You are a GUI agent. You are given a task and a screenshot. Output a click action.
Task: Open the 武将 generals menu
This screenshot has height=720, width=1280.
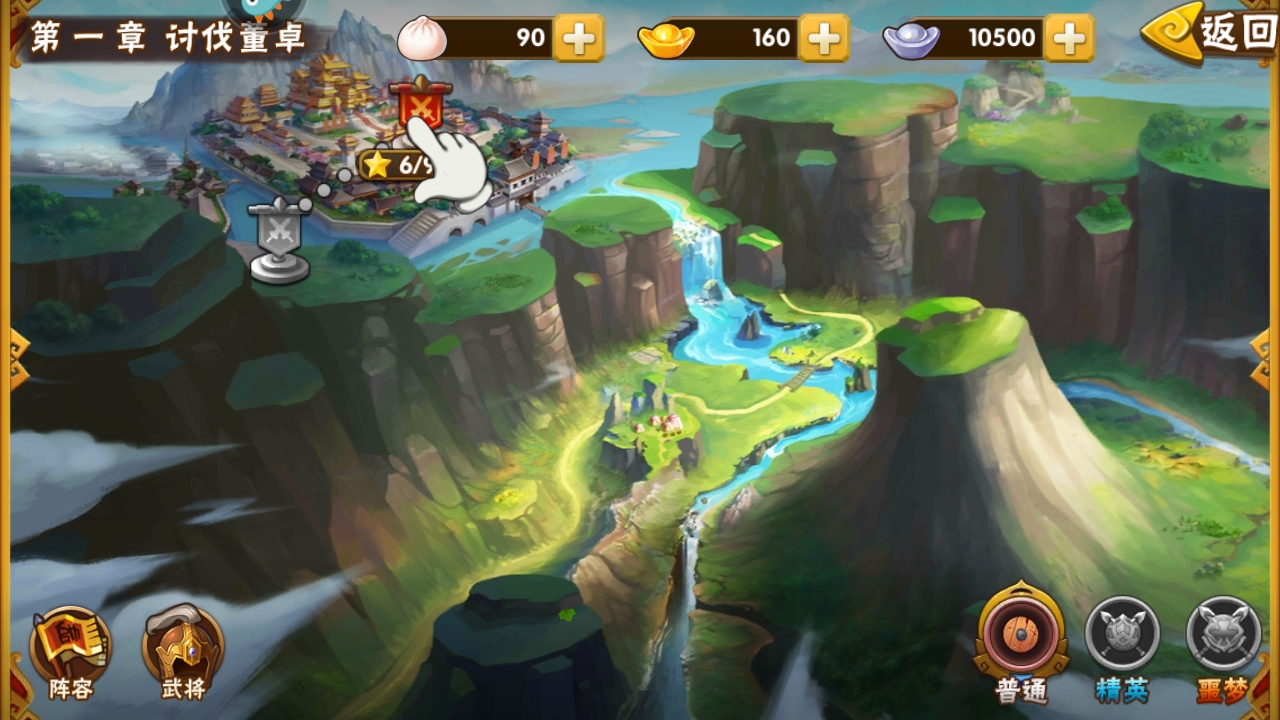tap(183, 652)
